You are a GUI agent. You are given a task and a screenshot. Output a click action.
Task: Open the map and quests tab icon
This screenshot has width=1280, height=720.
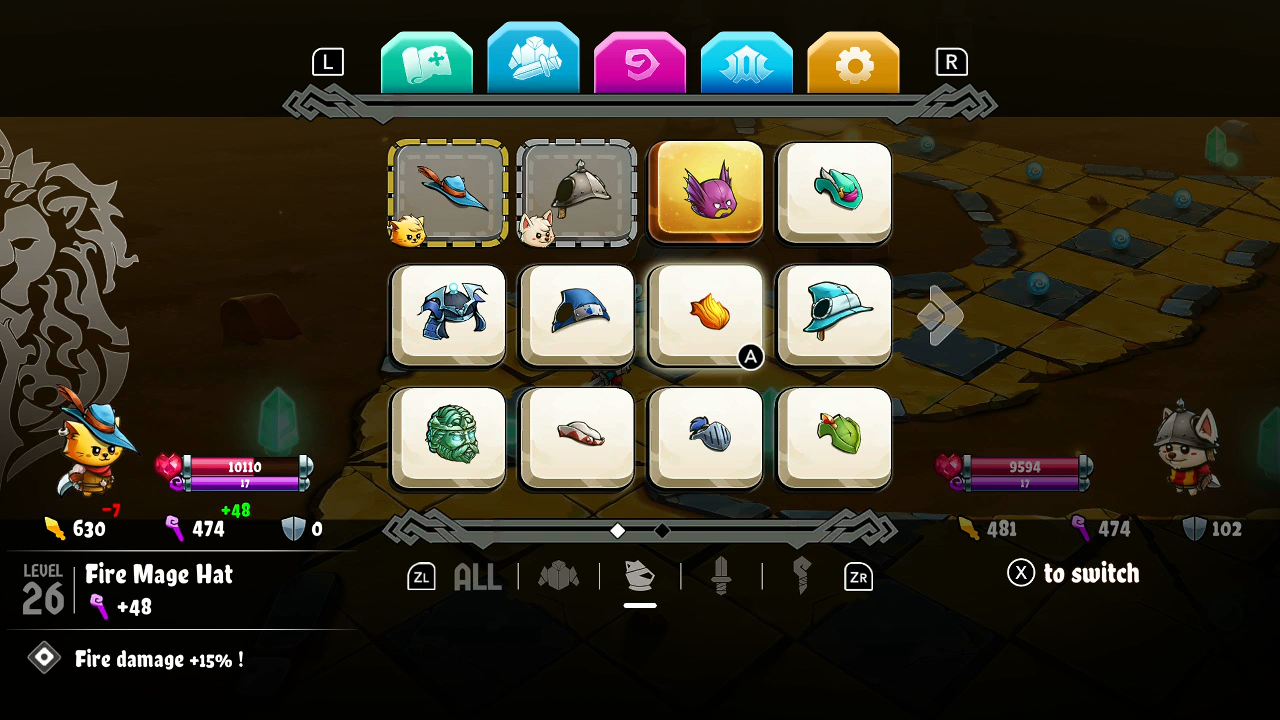coord(426,60)
